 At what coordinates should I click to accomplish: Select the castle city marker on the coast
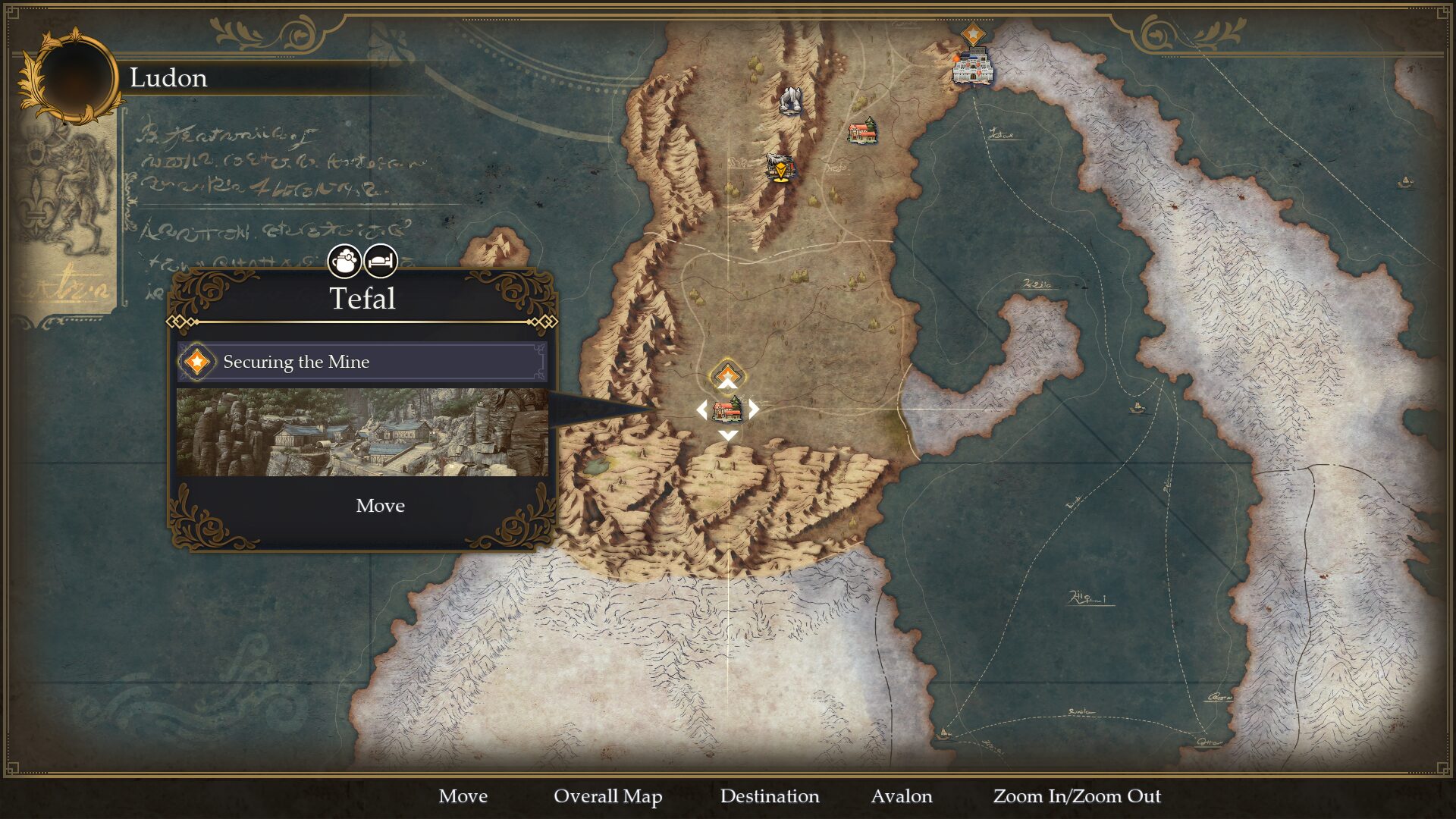coord(972,67)
